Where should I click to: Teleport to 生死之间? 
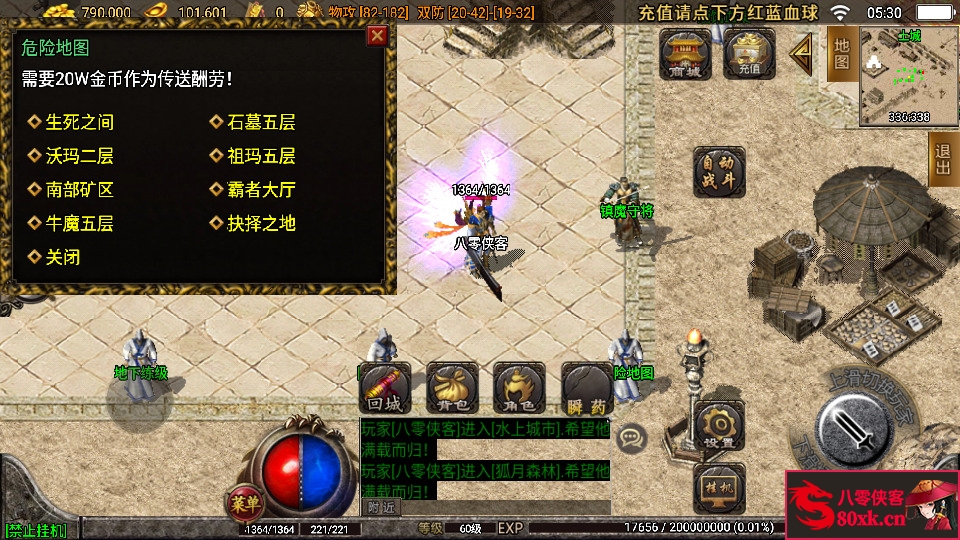pos(79,122)
